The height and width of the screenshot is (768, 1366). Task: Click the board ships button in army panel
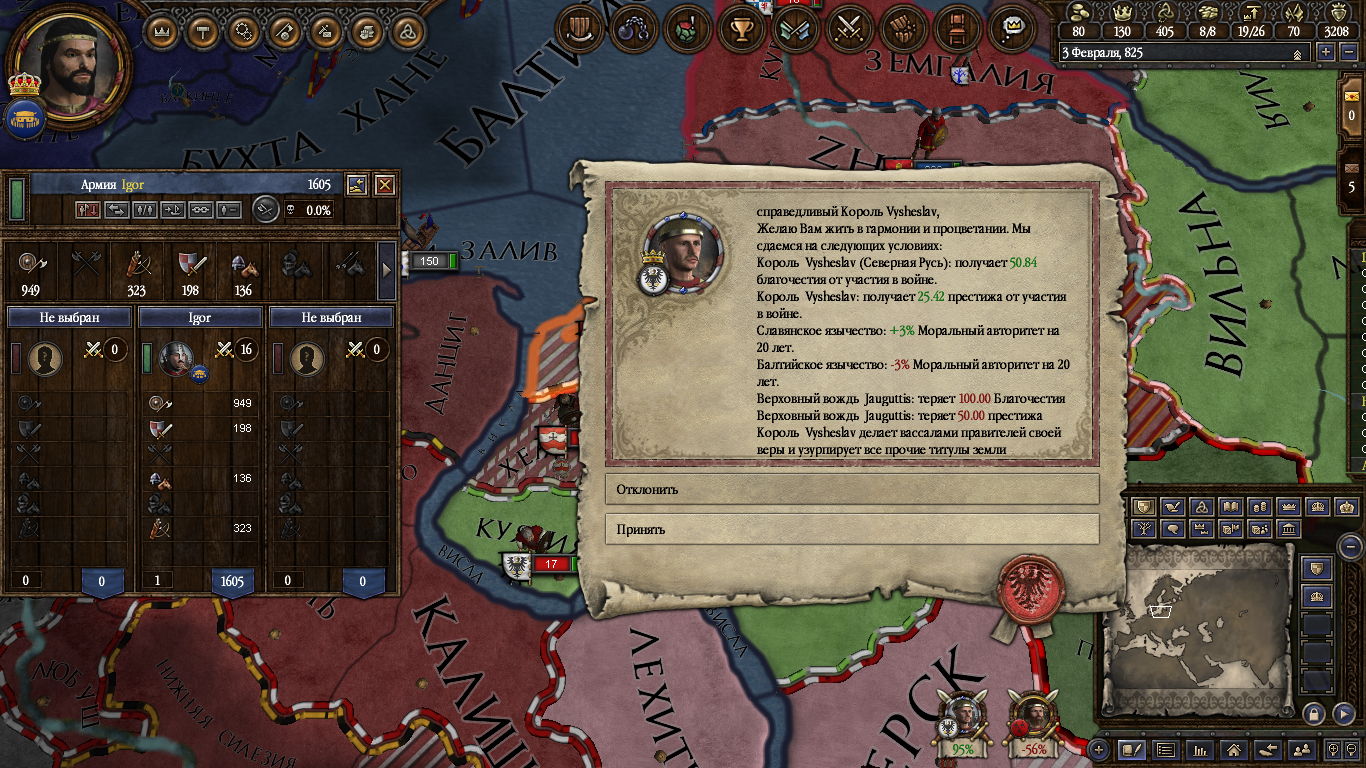[x=173, y=210]
